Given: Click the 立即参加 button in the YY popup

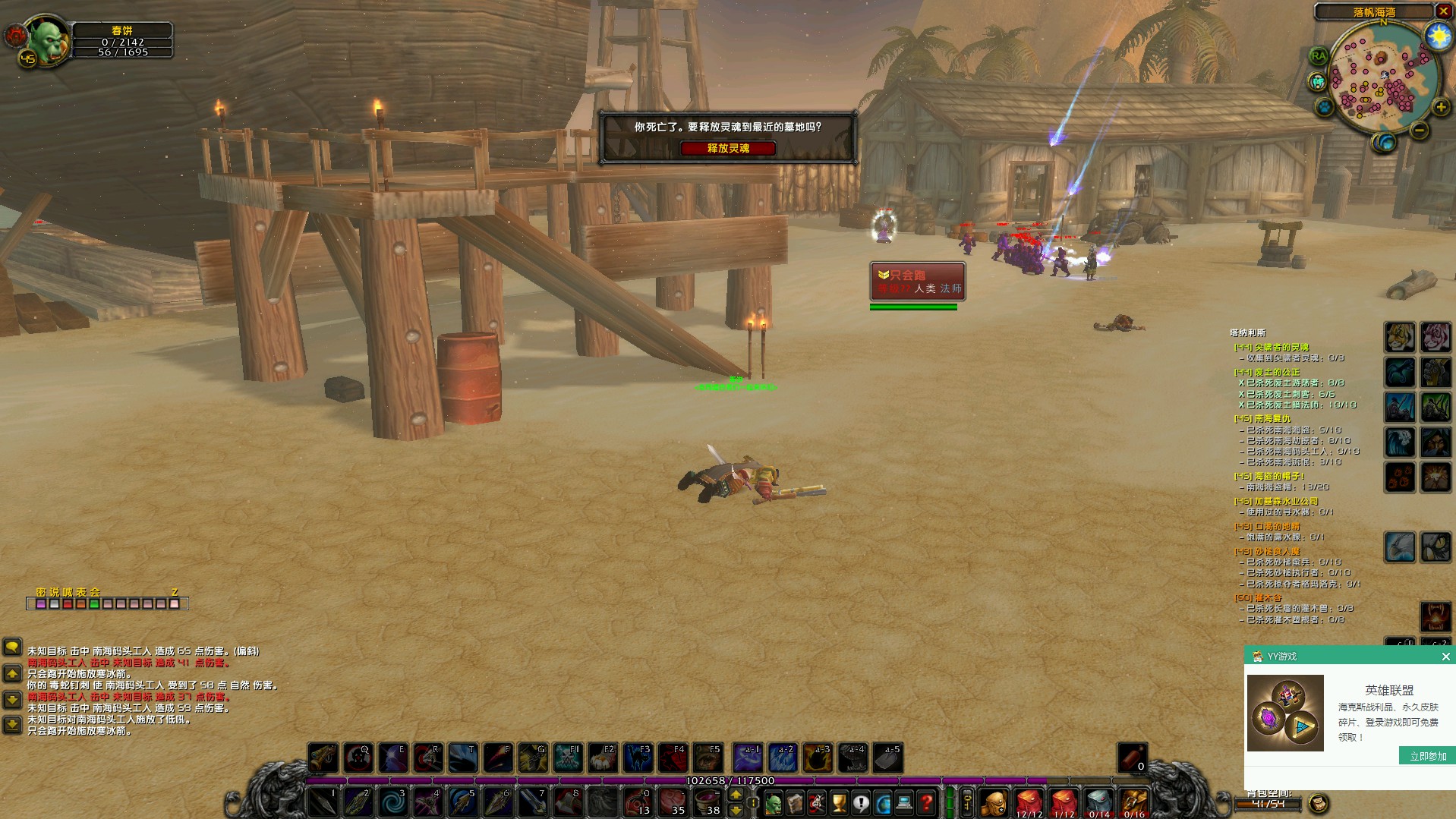Looking at the screenshot, I should tap(1428, 756).
